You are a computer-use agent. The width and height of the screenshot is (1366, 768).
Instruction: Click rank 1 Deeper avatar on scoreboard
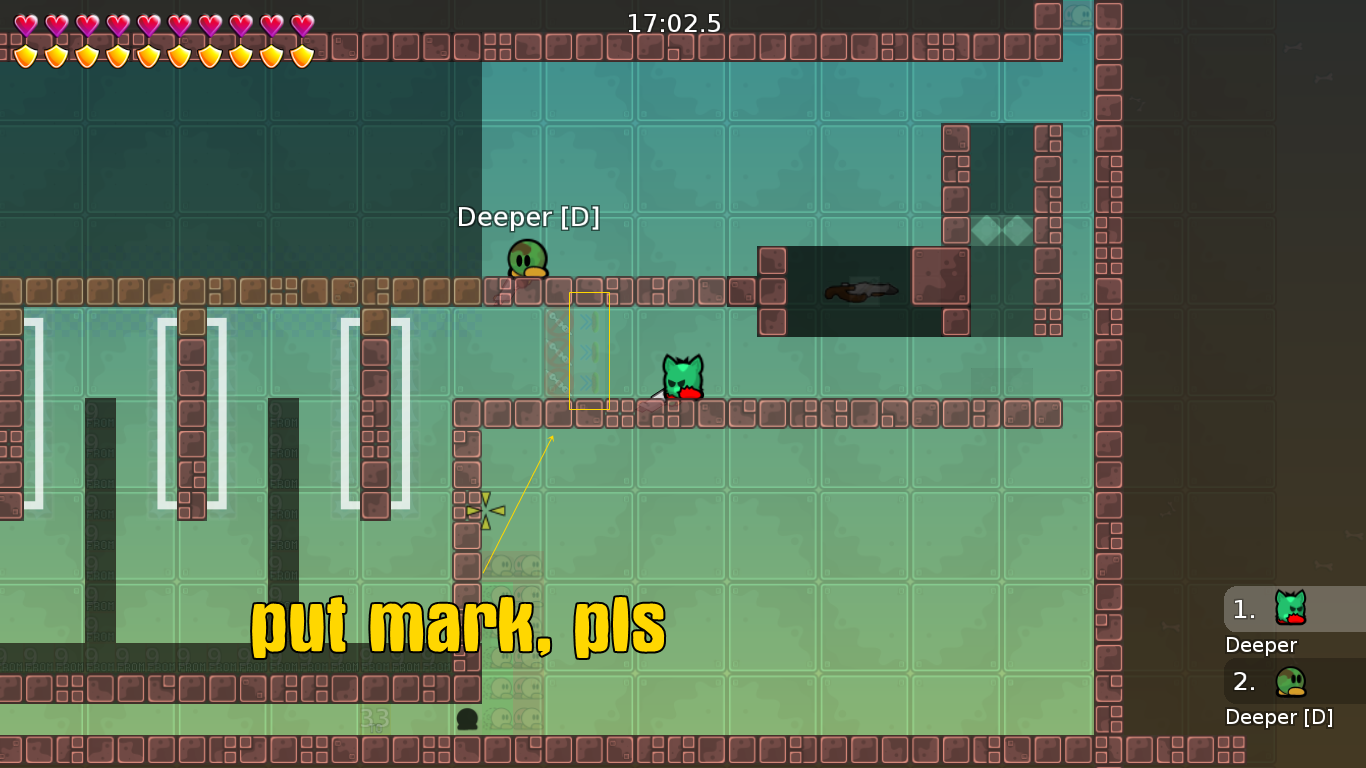pos(1290,608)
